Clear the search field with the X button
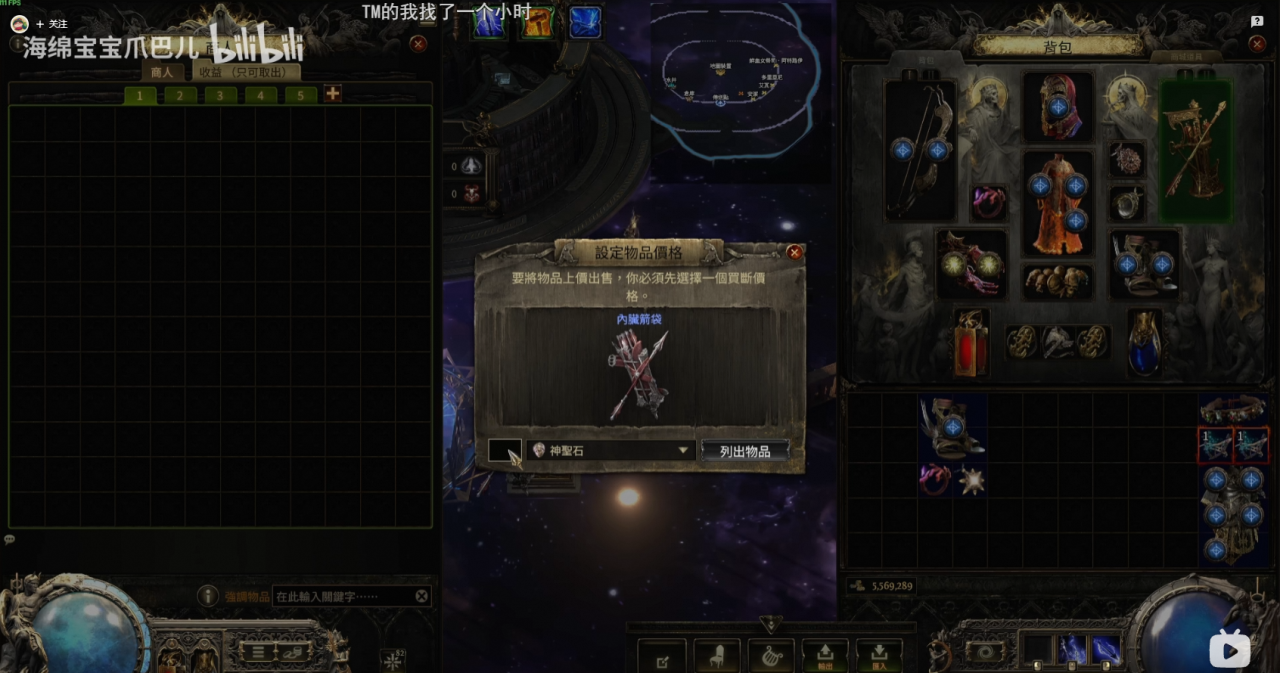The width and height of the screenshot is (1280, 673). [422, 596]
